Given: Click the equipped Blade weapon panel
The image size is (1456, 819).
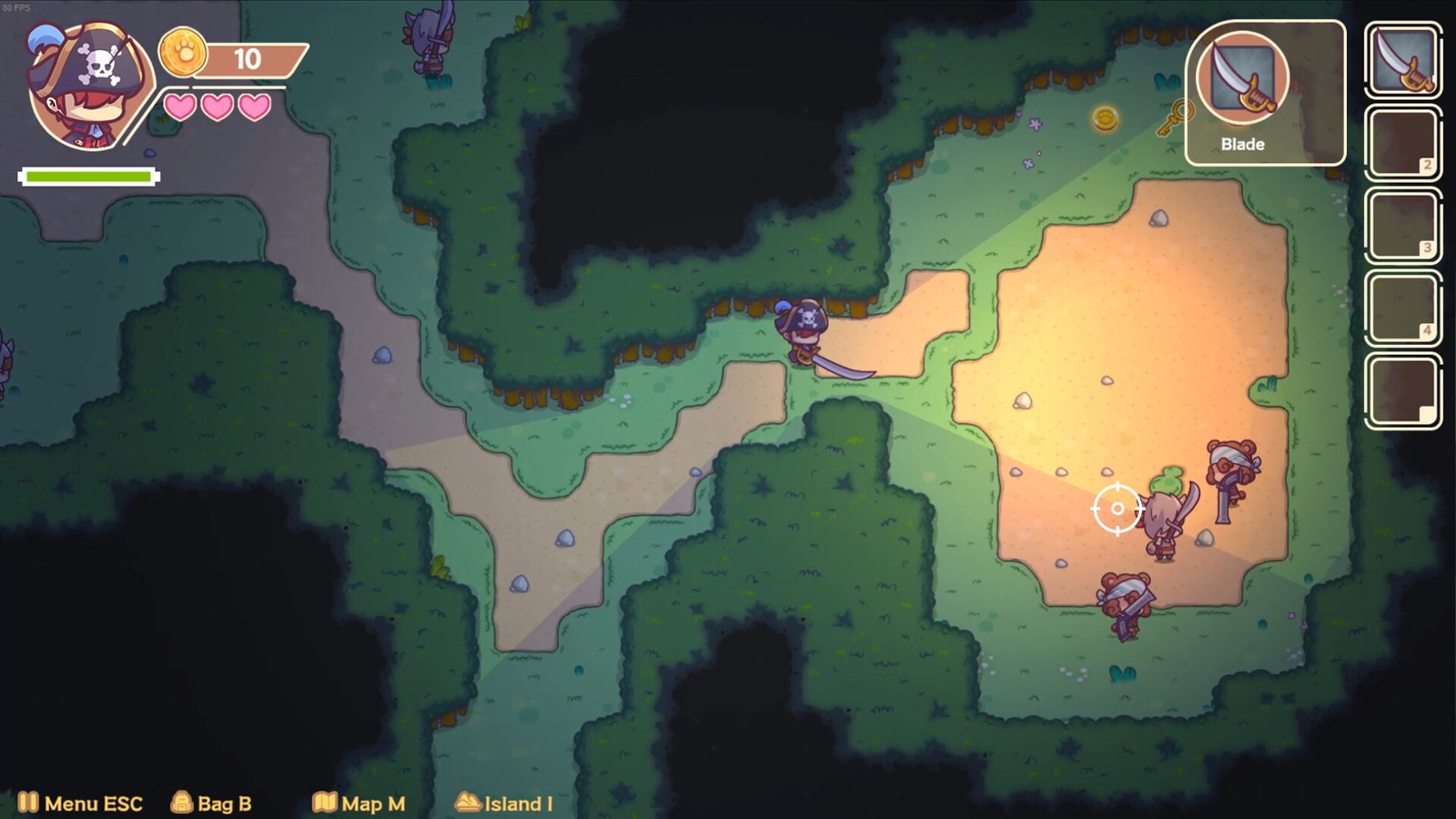Looking at the screenshot, I should tap(1265, 93).
